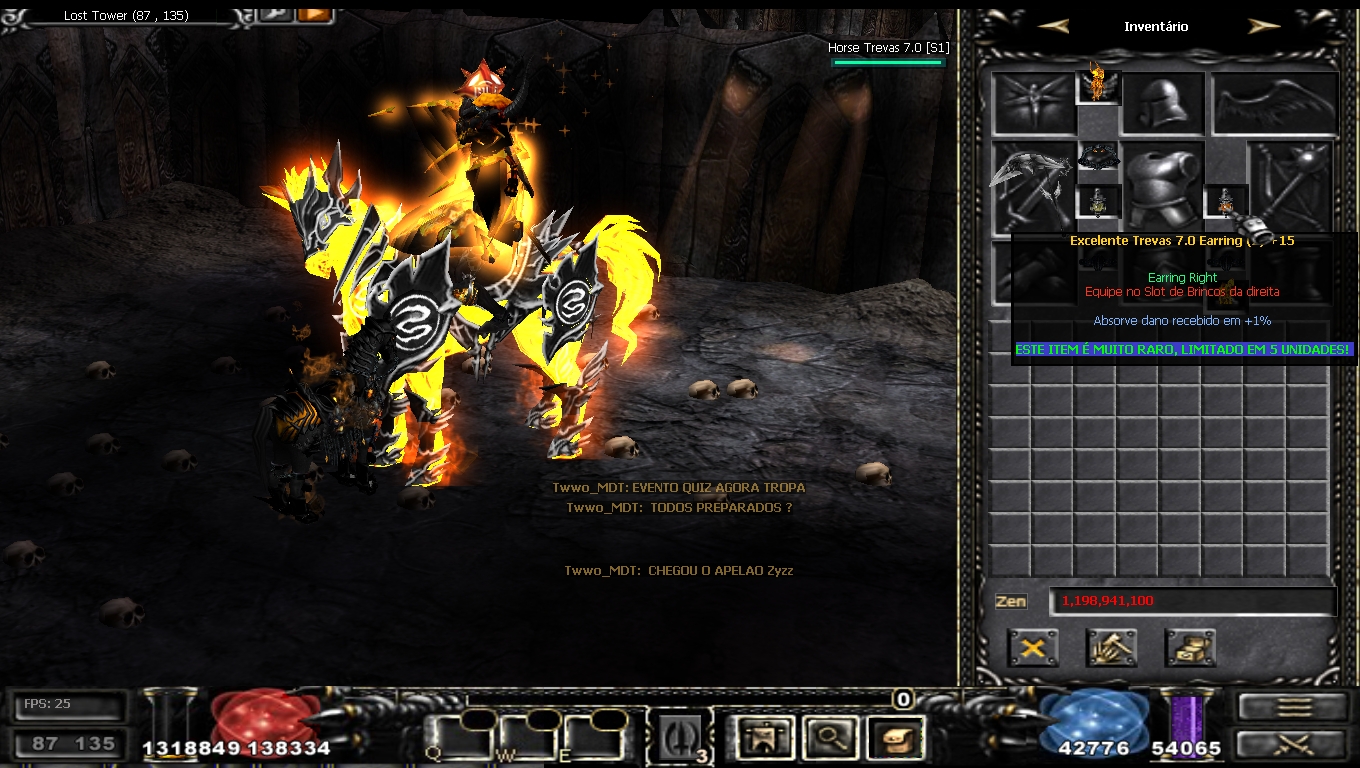Image resolution: width=1360 pixels, height=768 pixels.
Task: Open the three-line main menu button
Action: click(x=1294, y=706)
